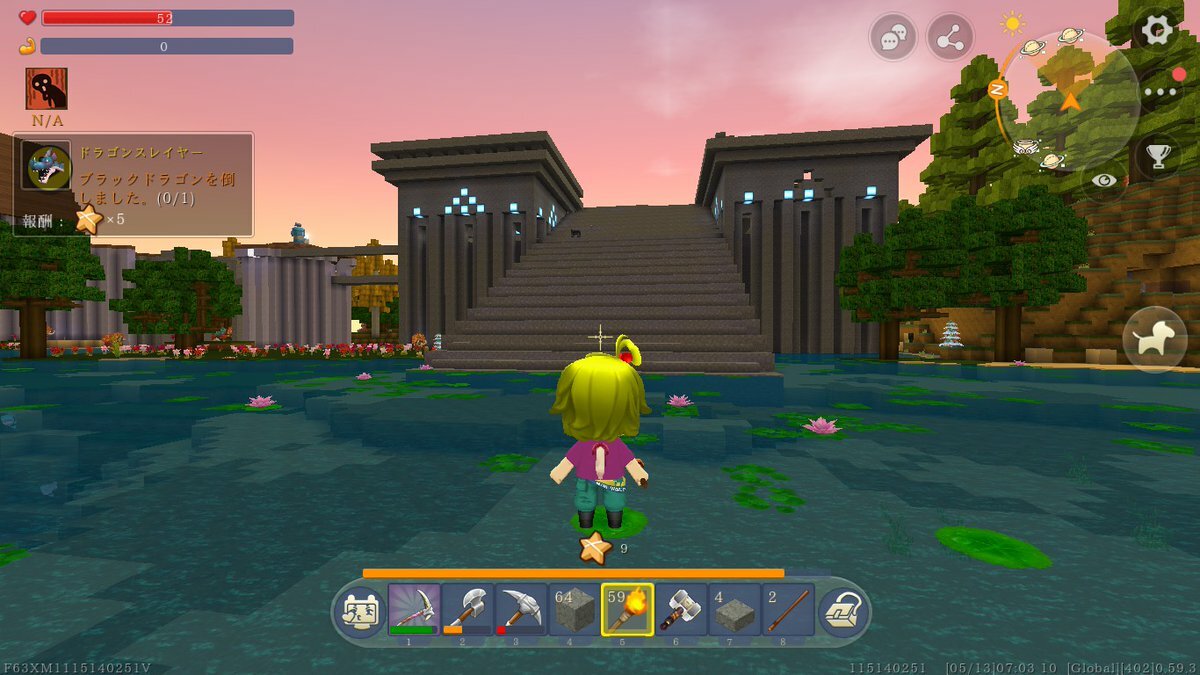Select the stone slab stack of 4
This screenshot has height=675, width=1200.
(x=735, y=609)
